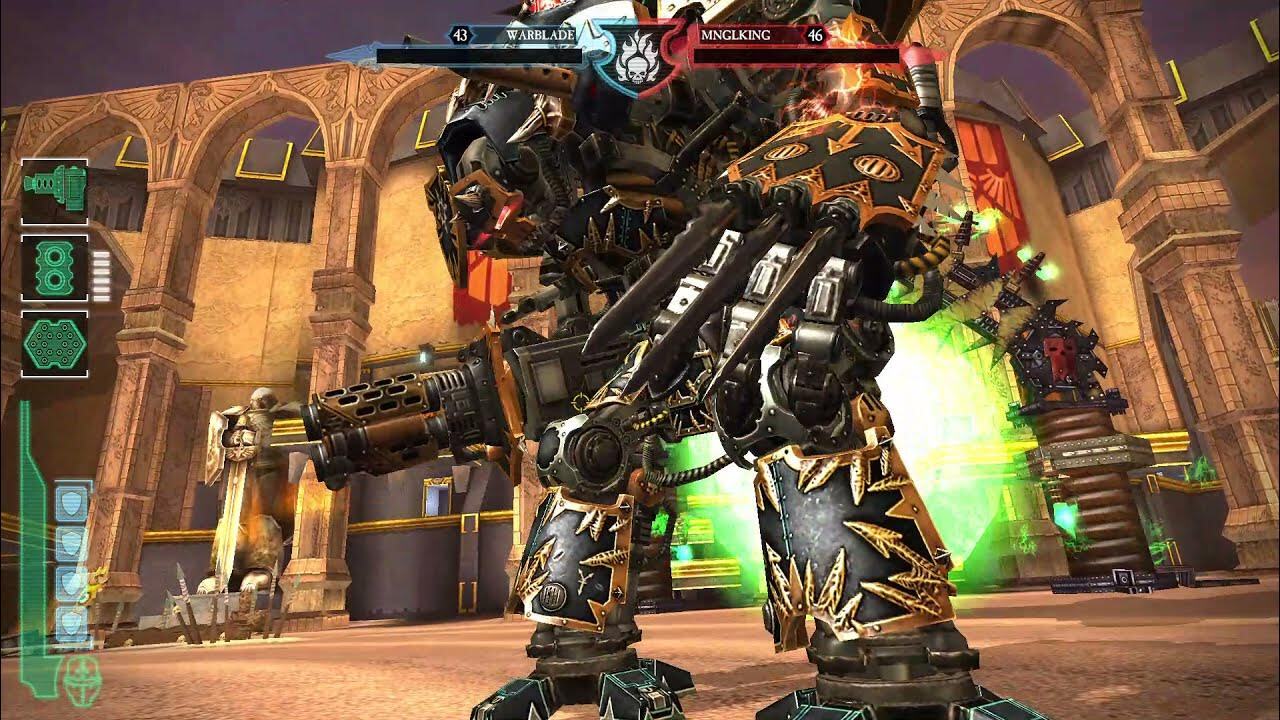The image size is (1280, 720).
Task: Select the green cannon weapon icon
Action: [x=54, y=191]
